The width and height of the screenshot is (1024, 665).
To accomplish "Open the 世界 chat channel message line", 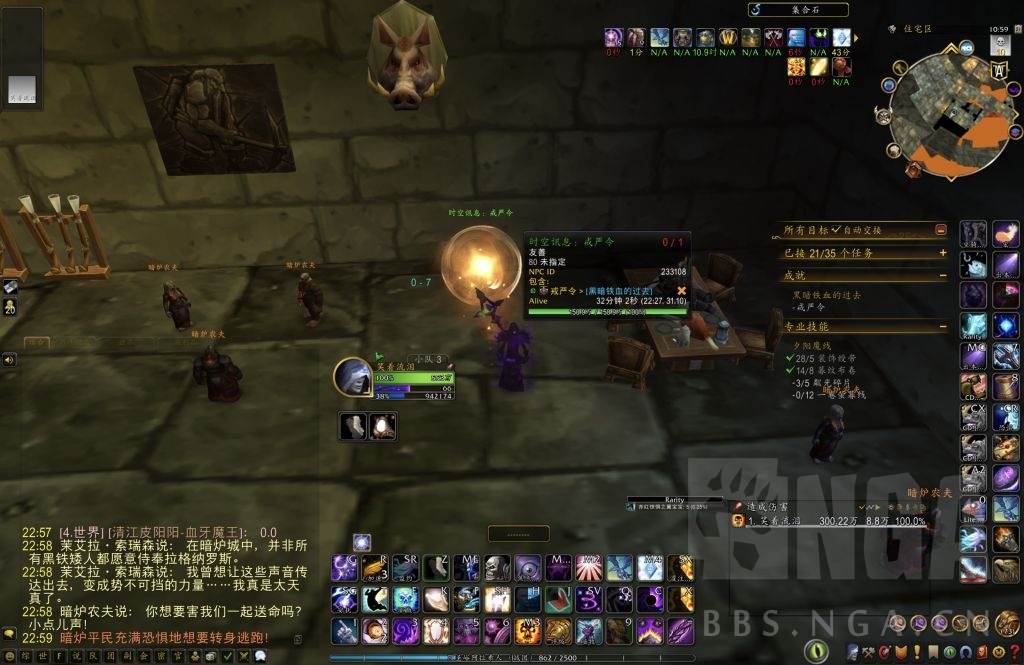I will 150,533.
